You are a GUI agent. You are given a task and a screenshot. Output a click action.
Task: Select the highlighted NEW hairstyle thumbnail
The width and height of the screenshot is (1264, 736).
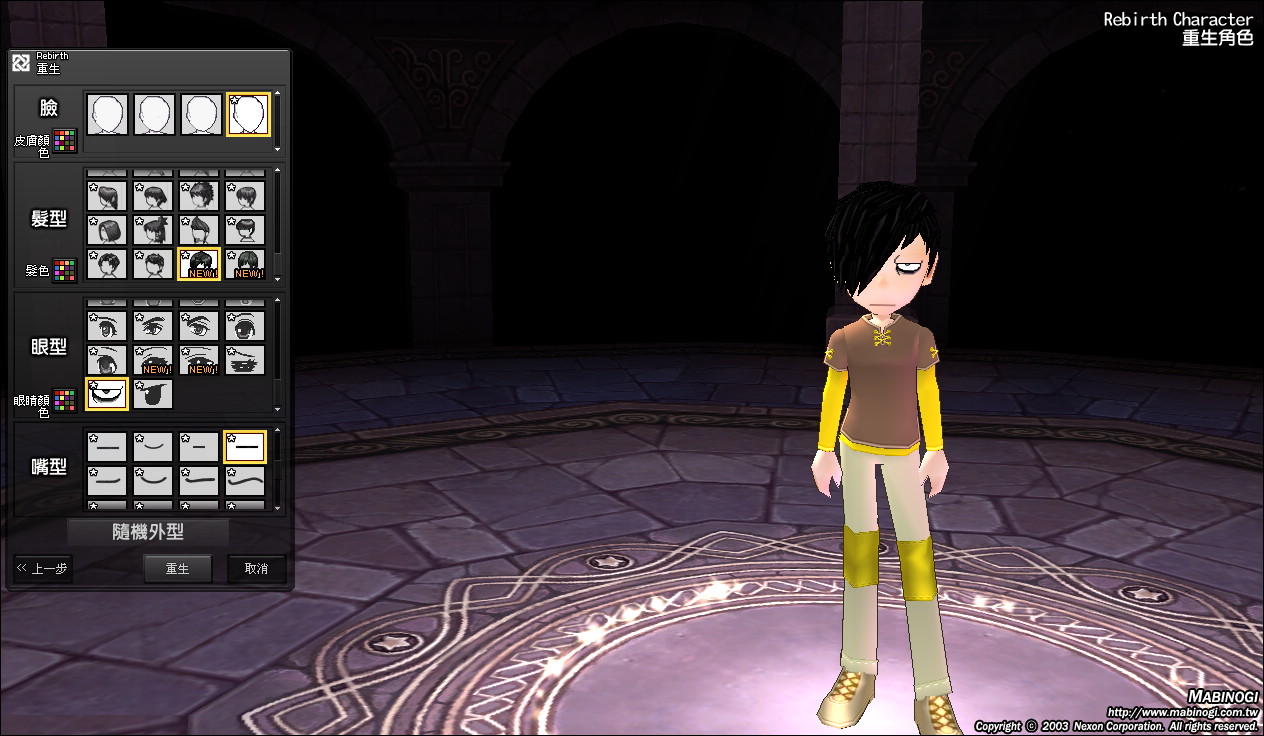coord(199,264)
